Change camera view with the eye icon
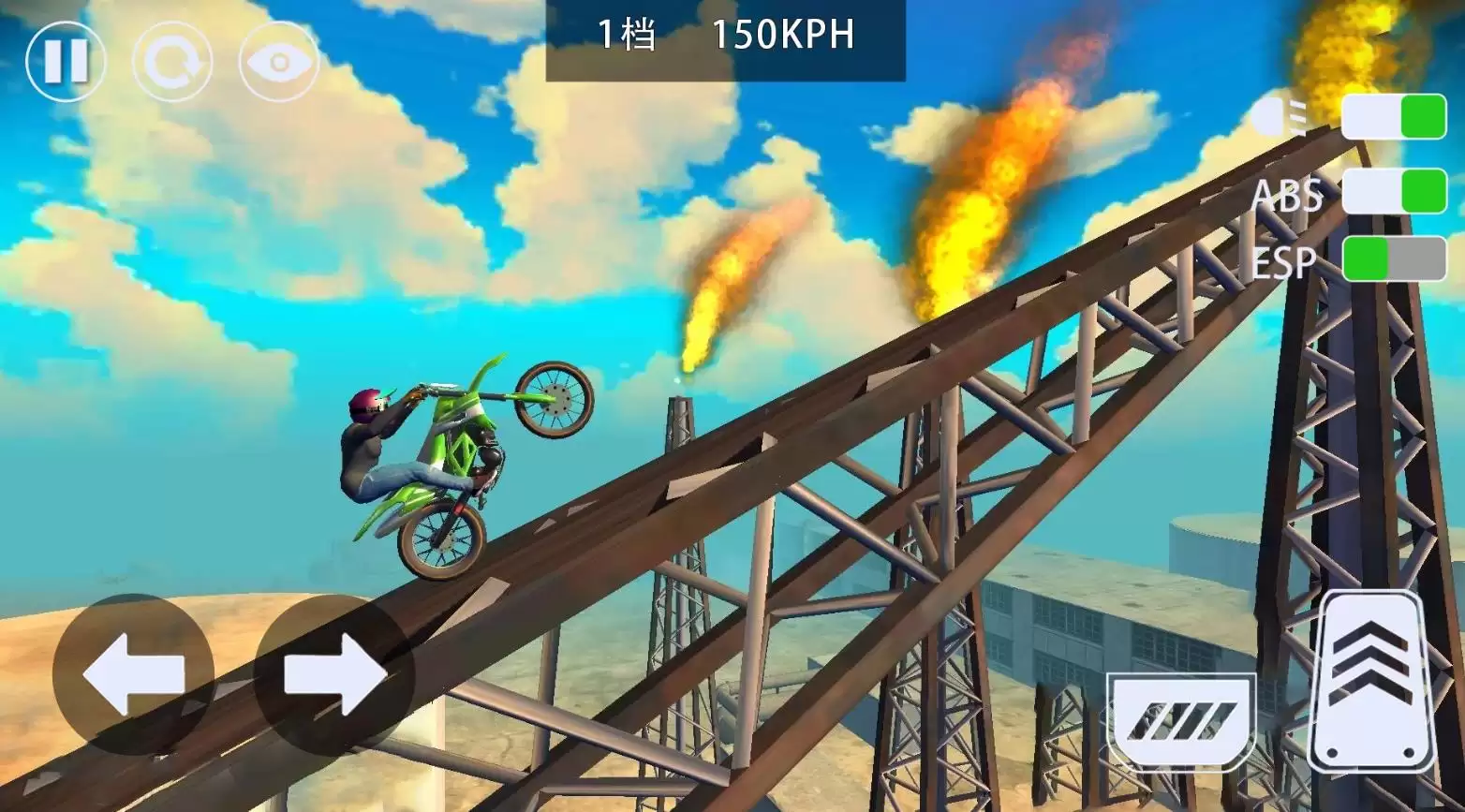The height and width of the screenshot is (812, 1465). pos(279,62)
